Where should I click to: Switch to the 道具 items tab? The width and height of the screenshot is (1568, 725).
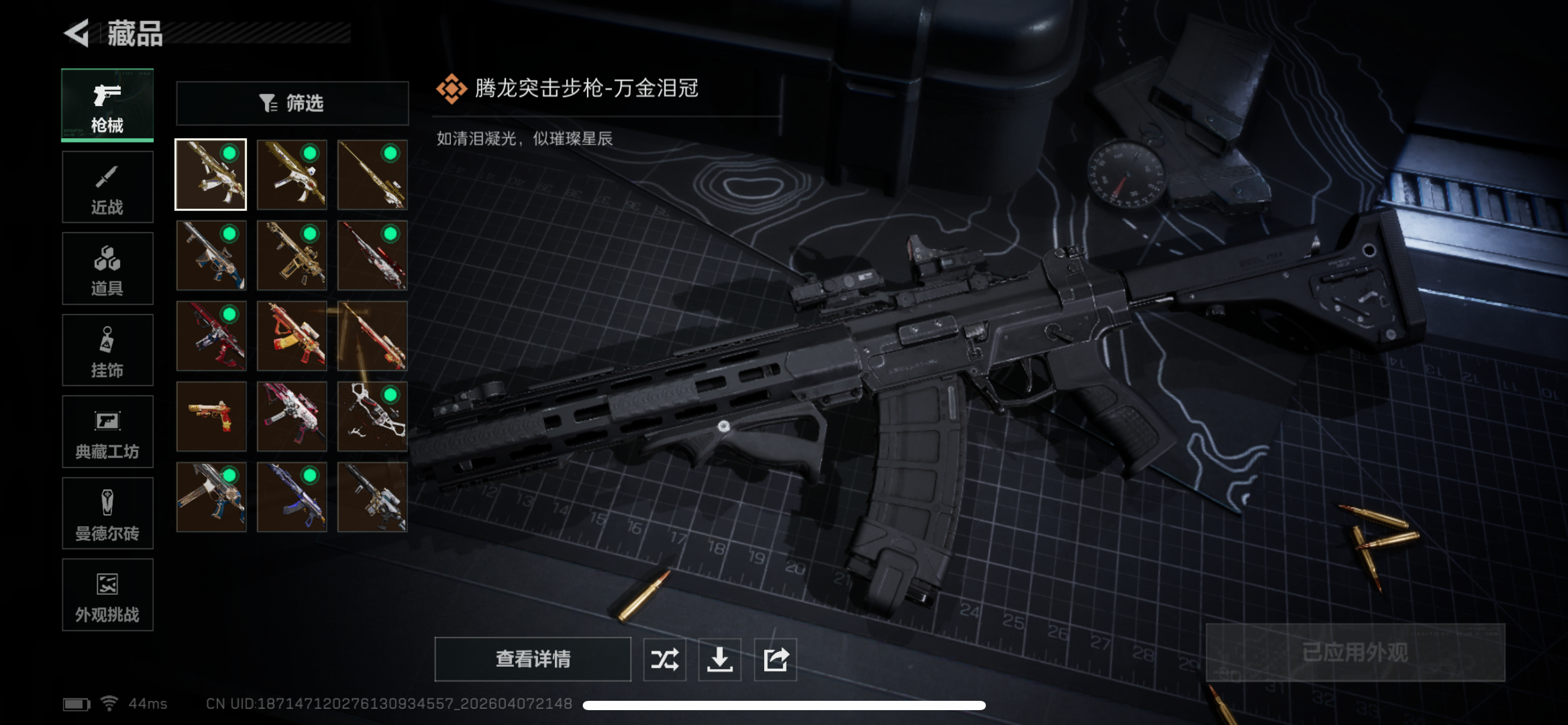tap(107, 268)
